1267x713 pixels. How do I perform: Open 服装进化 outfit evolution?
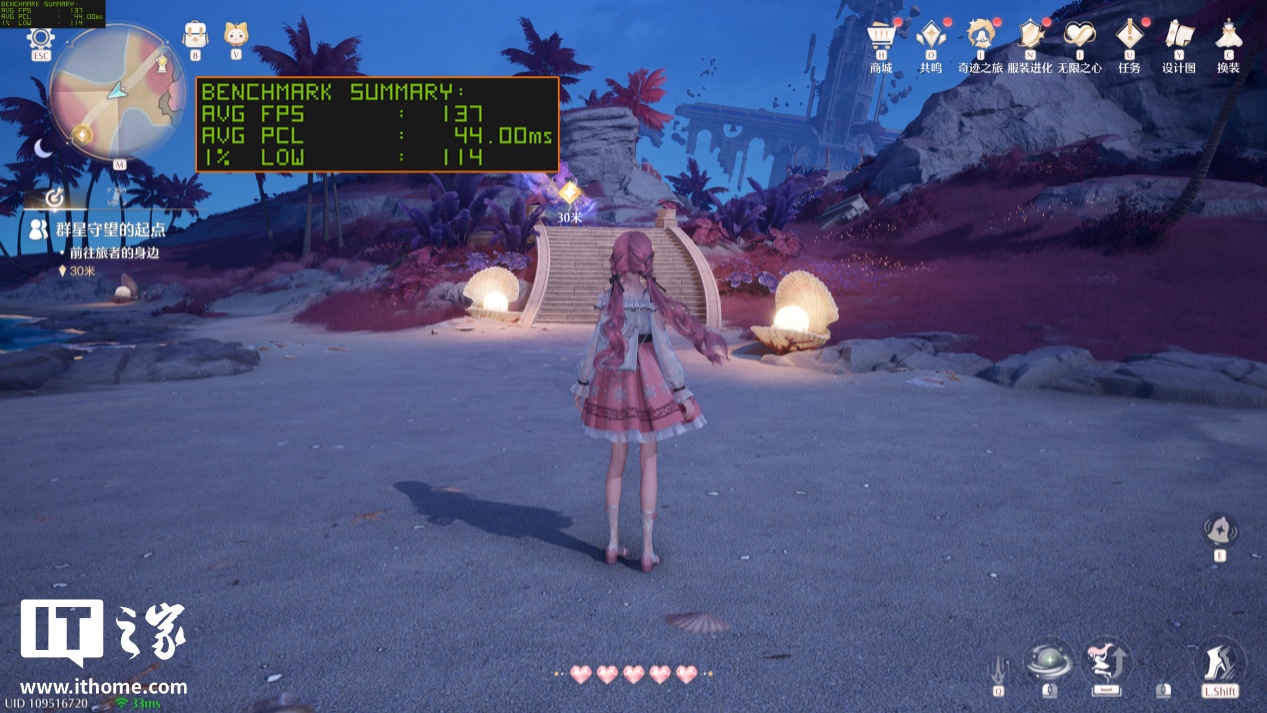[1030, 36]
